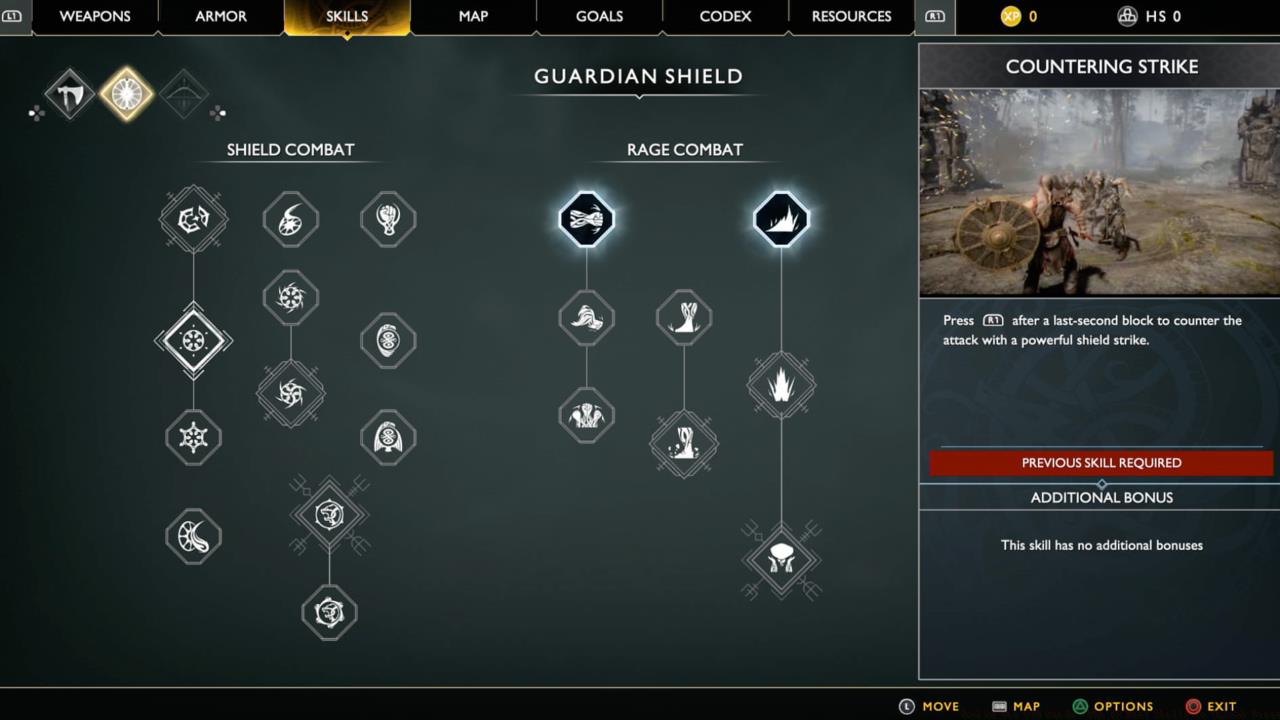Select the highlighted shield fist skill in Rage Combat
1280x720 pixels.
pos(586,219)
